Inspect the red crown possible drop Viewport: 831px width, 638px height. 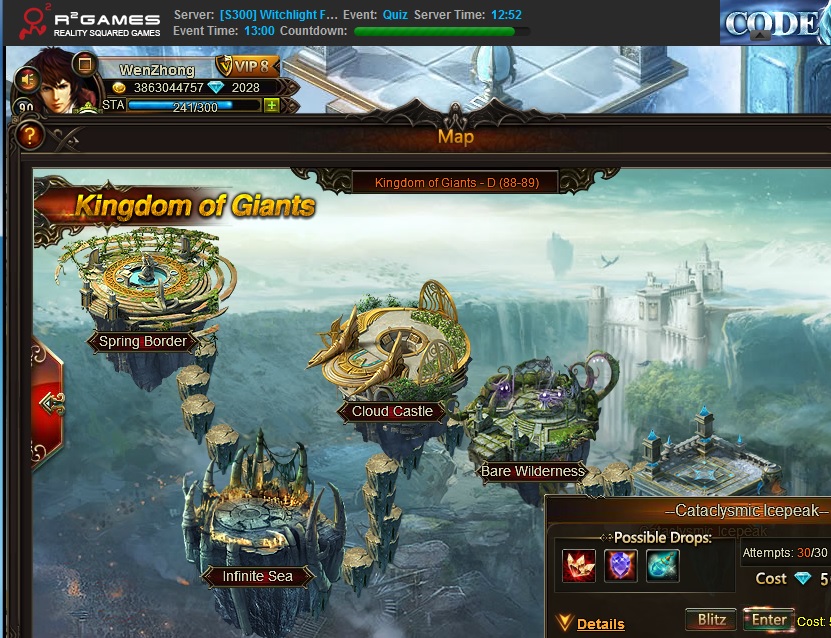click(579, 565)
